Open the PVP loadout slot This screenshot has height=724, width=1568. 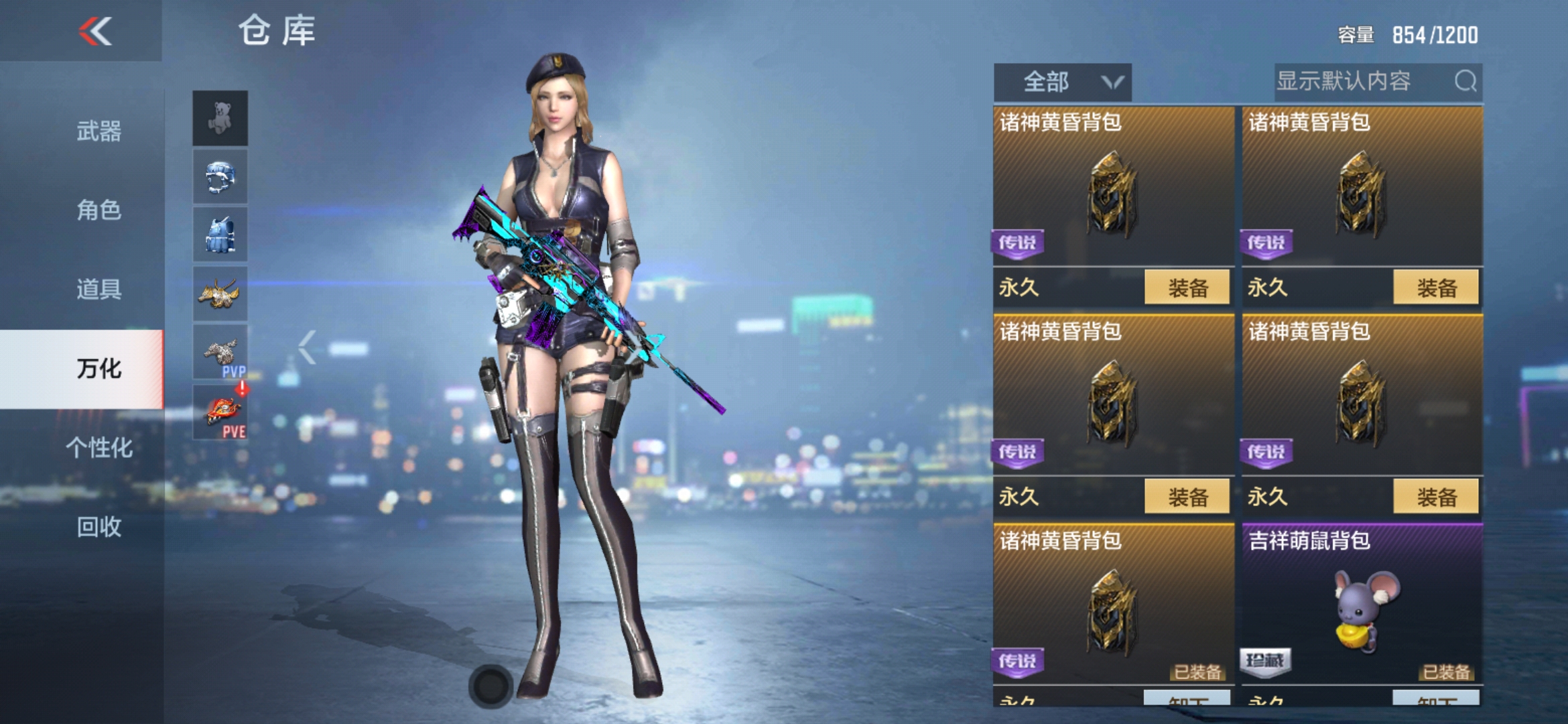[220, 352]
